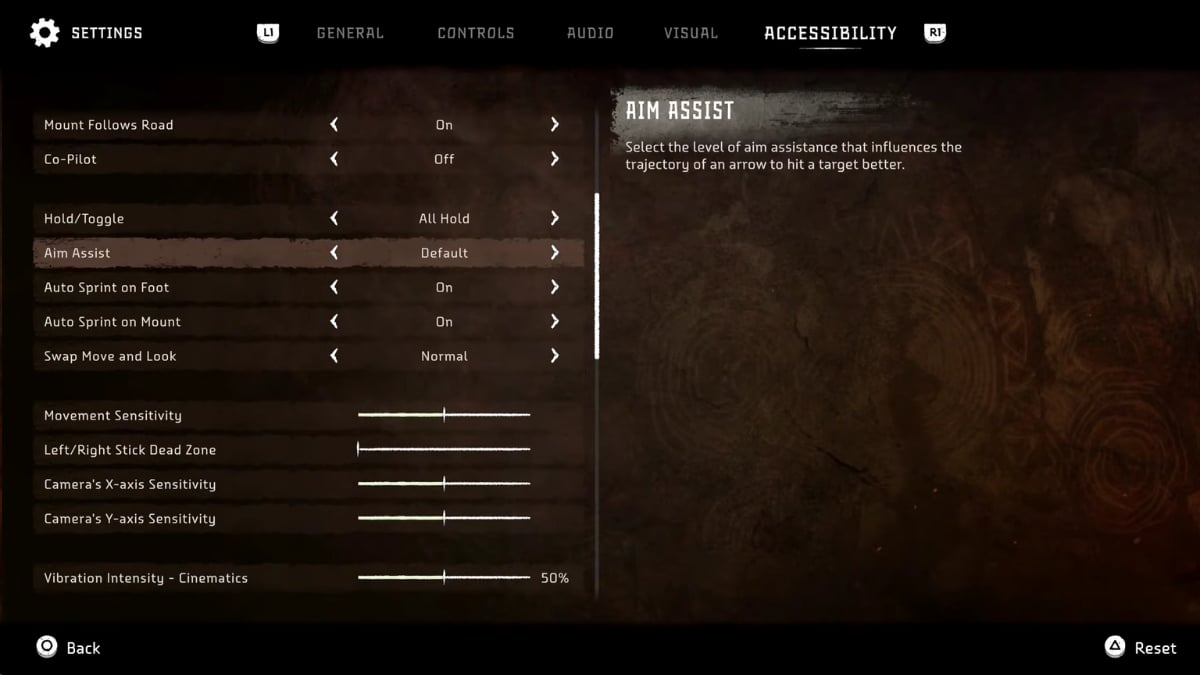Click left arrow for Co-Pilot setting

pos(334,159)
